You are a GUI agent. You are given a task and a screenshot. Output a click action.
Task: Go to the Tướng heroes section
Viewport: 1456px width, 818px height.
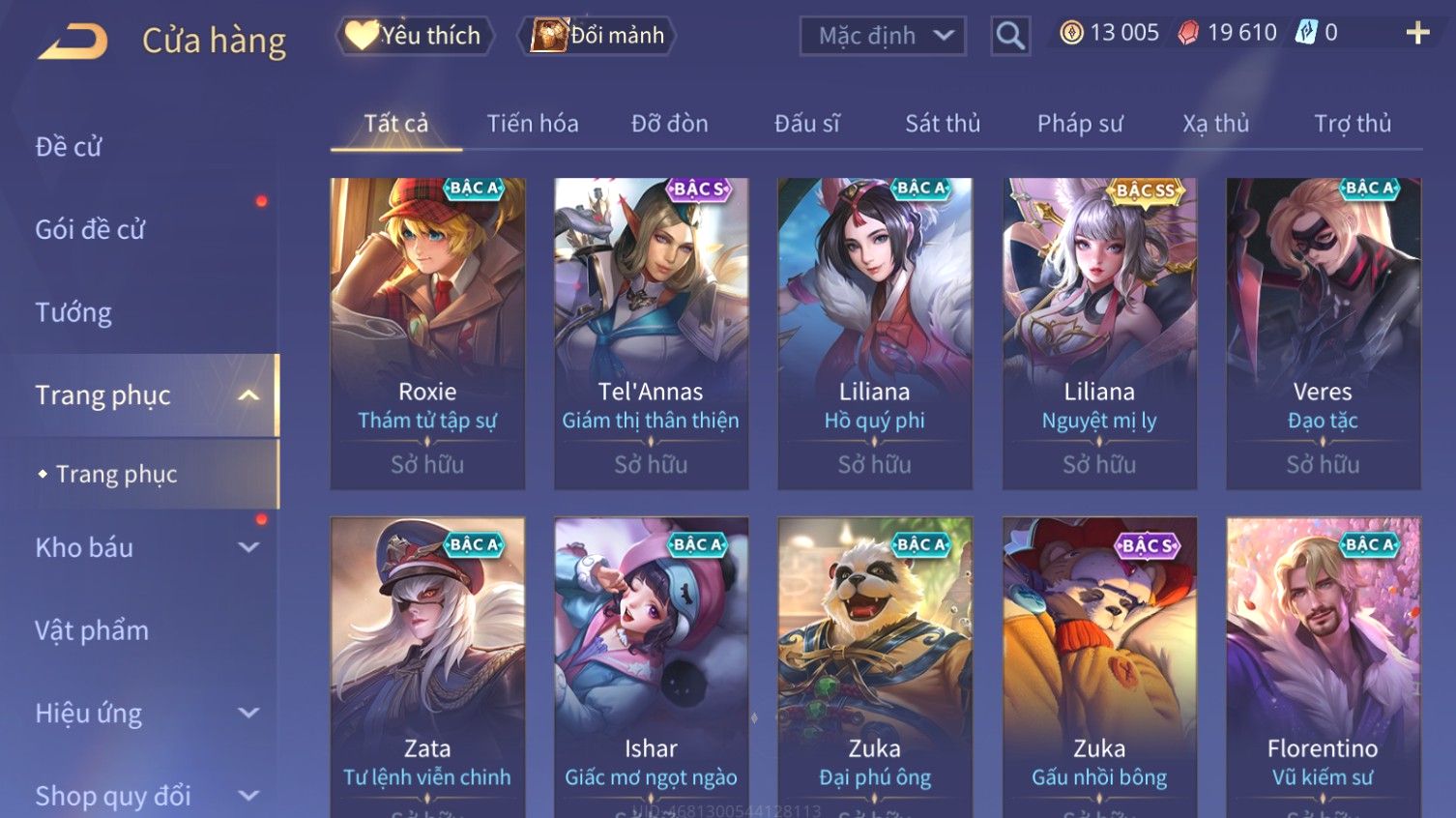click(73, 312)
